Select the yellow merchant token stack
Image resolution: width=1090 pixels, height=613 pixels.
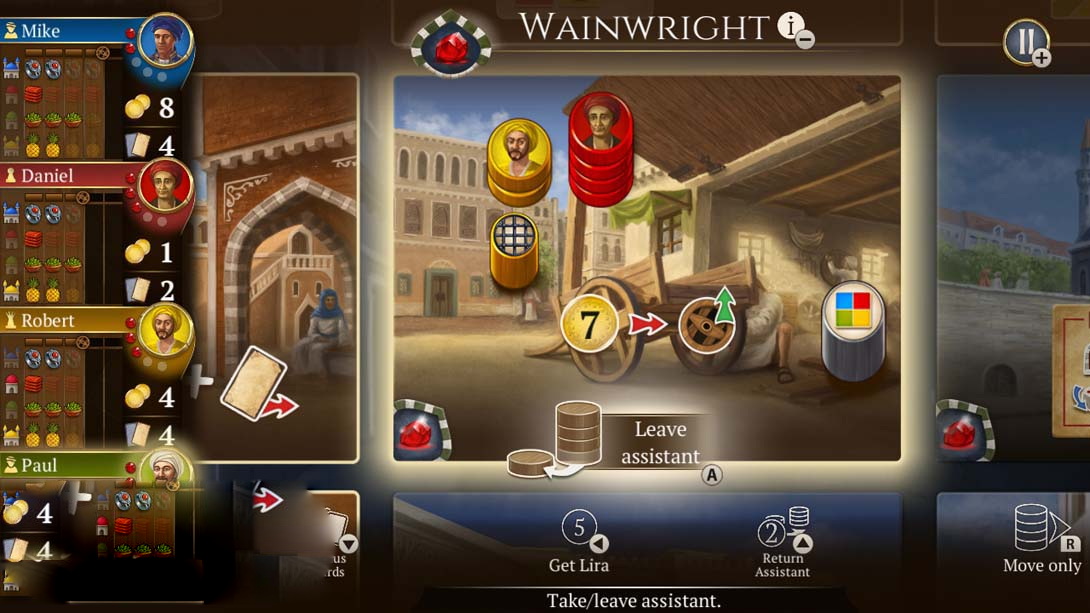(x=519, y=162)
